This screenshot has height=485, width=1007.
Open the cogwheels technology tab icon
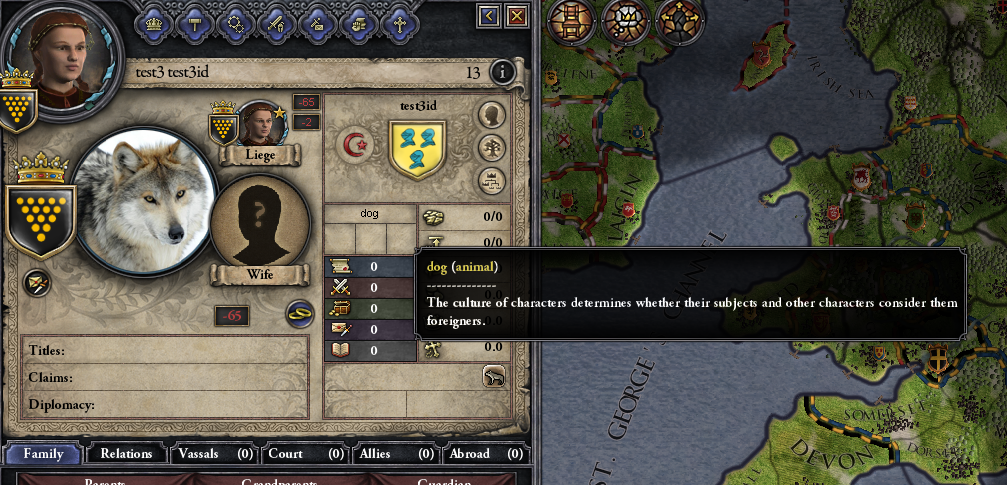[x=236, y=21]
